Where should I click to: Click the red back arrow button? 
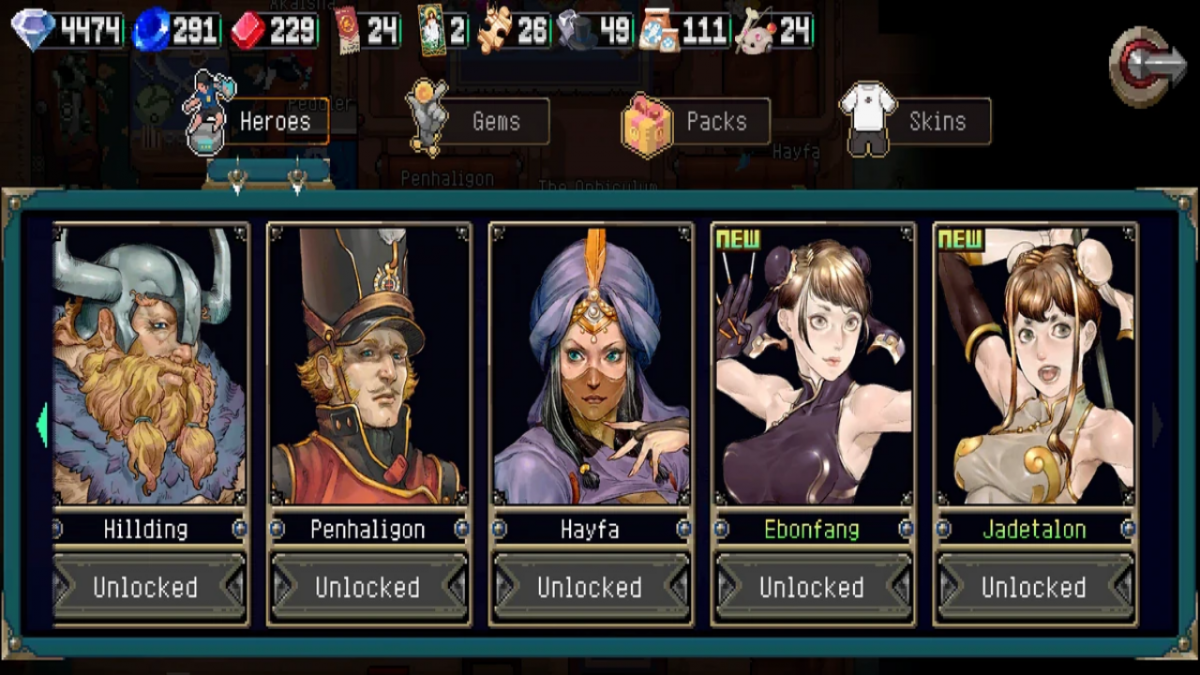pyautogui.click(x=1148, y=65)
